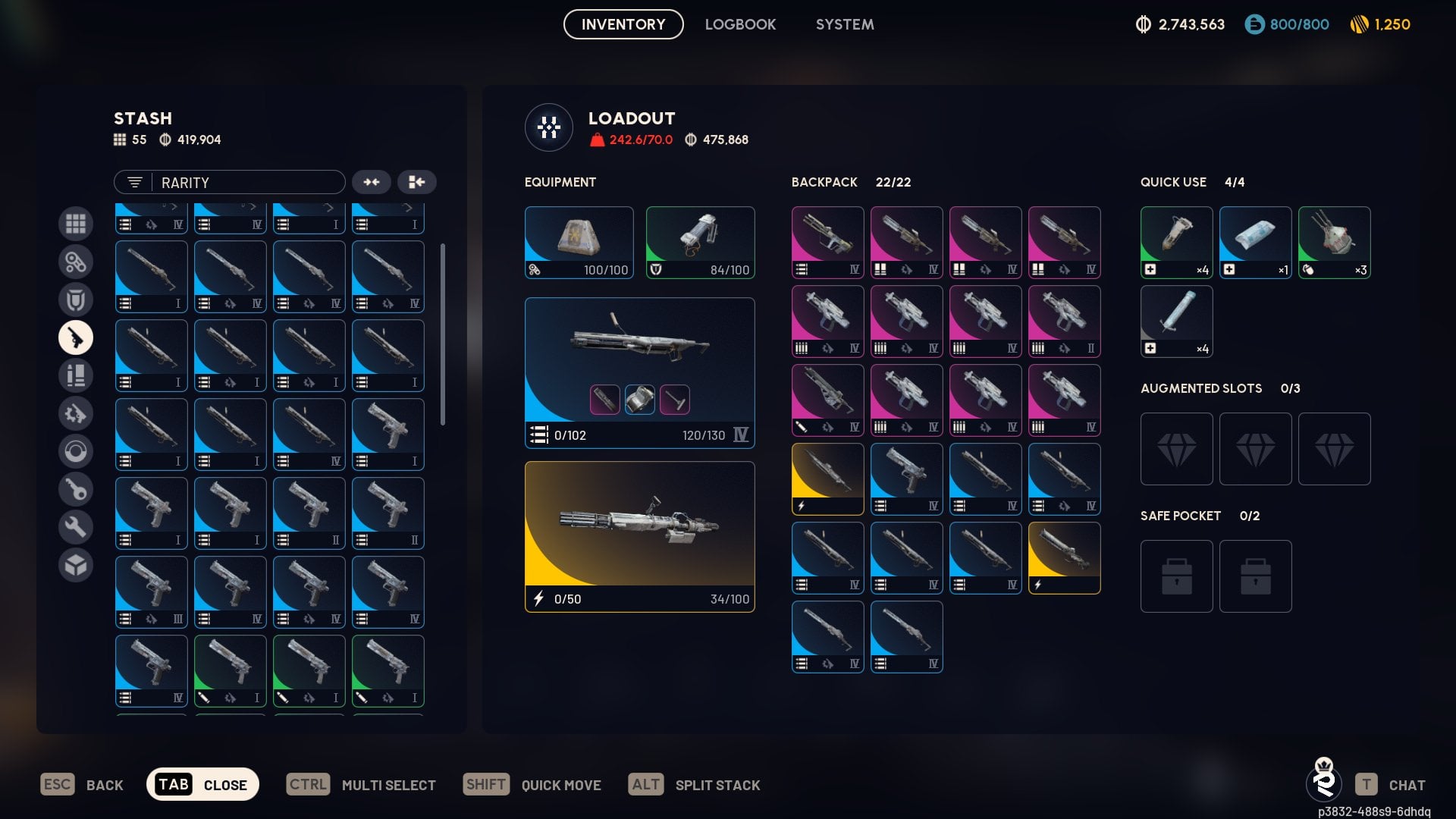
Task: Open the first safe pocket slot
Action: click(1176, 576)
